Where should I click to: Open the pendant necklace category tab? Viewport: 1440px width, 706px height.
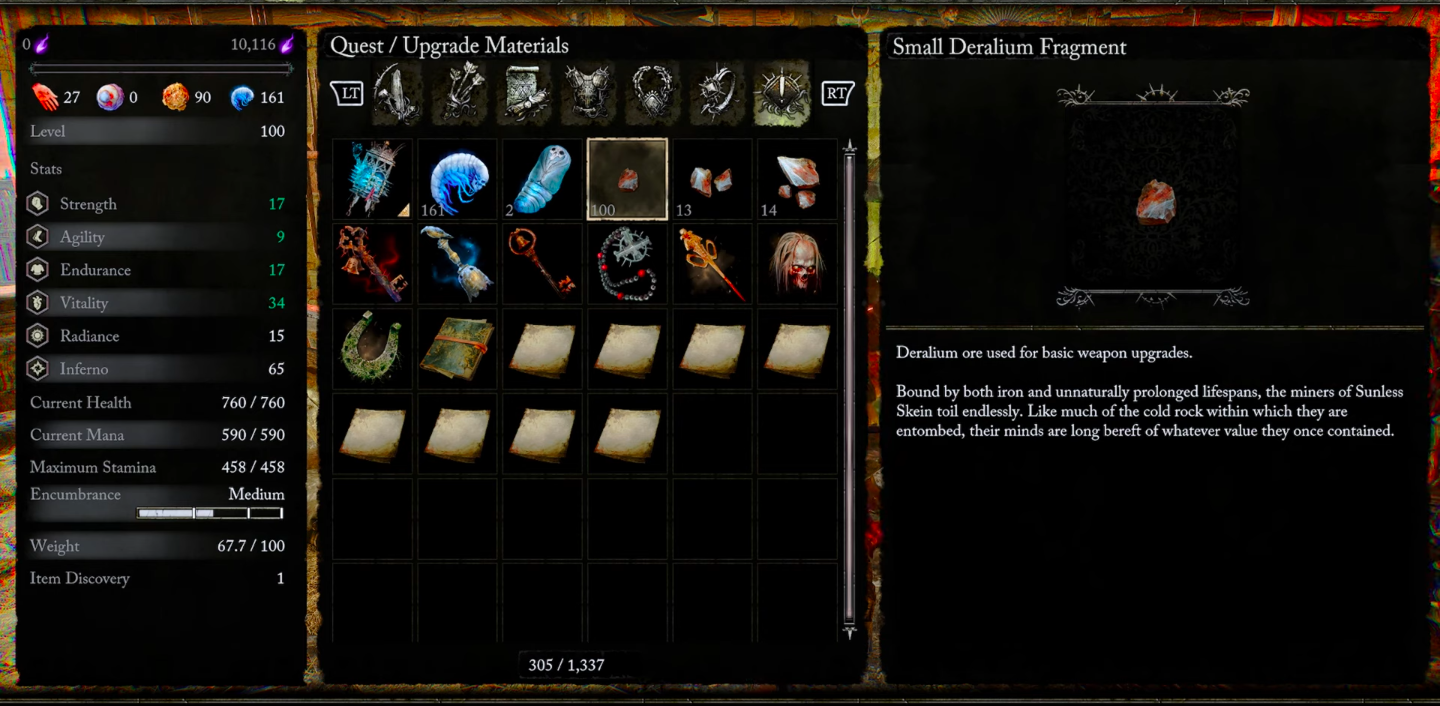[653, 93]
